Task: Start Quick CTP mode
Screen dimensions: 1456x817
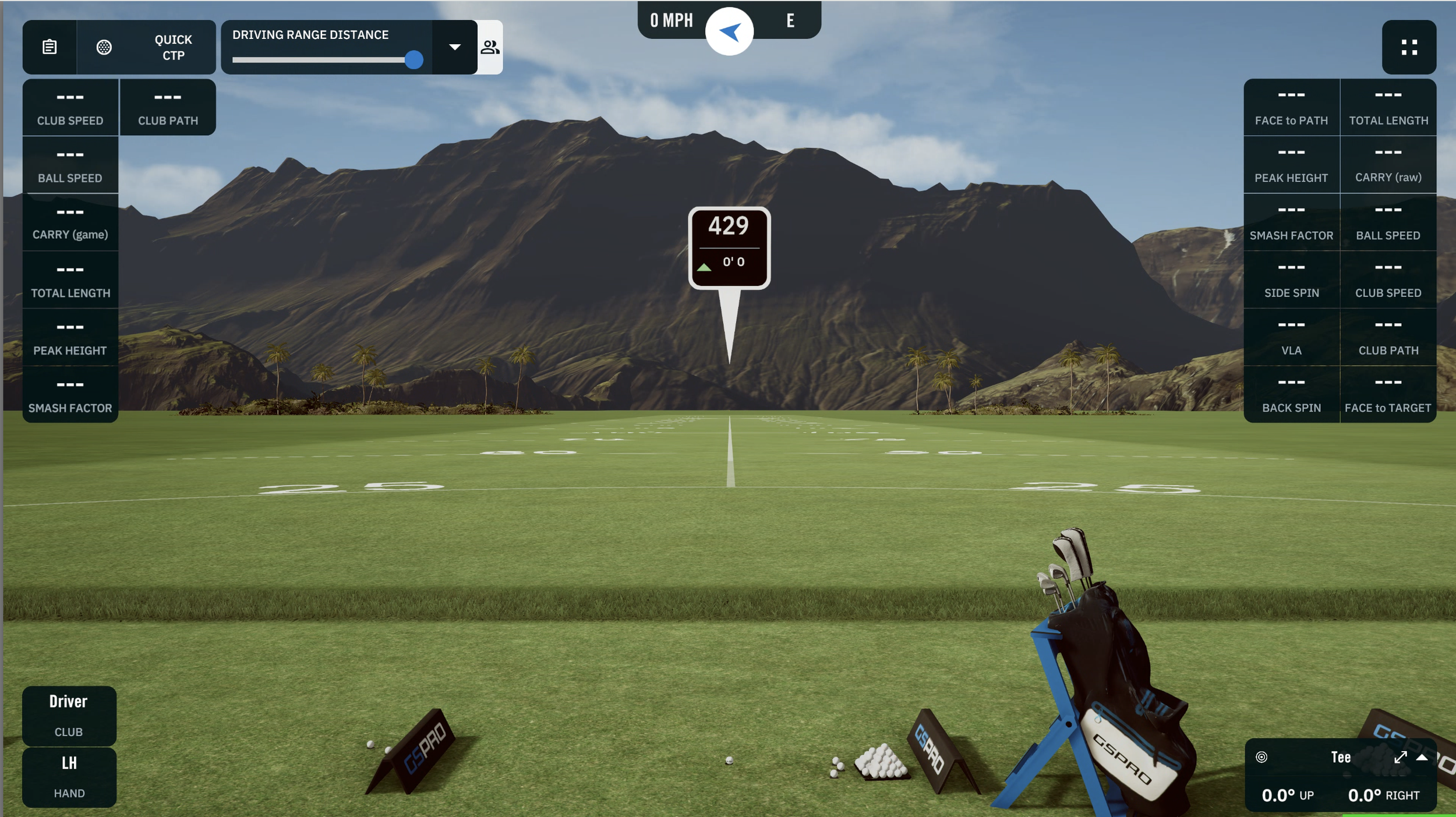Action: [173, 47]
